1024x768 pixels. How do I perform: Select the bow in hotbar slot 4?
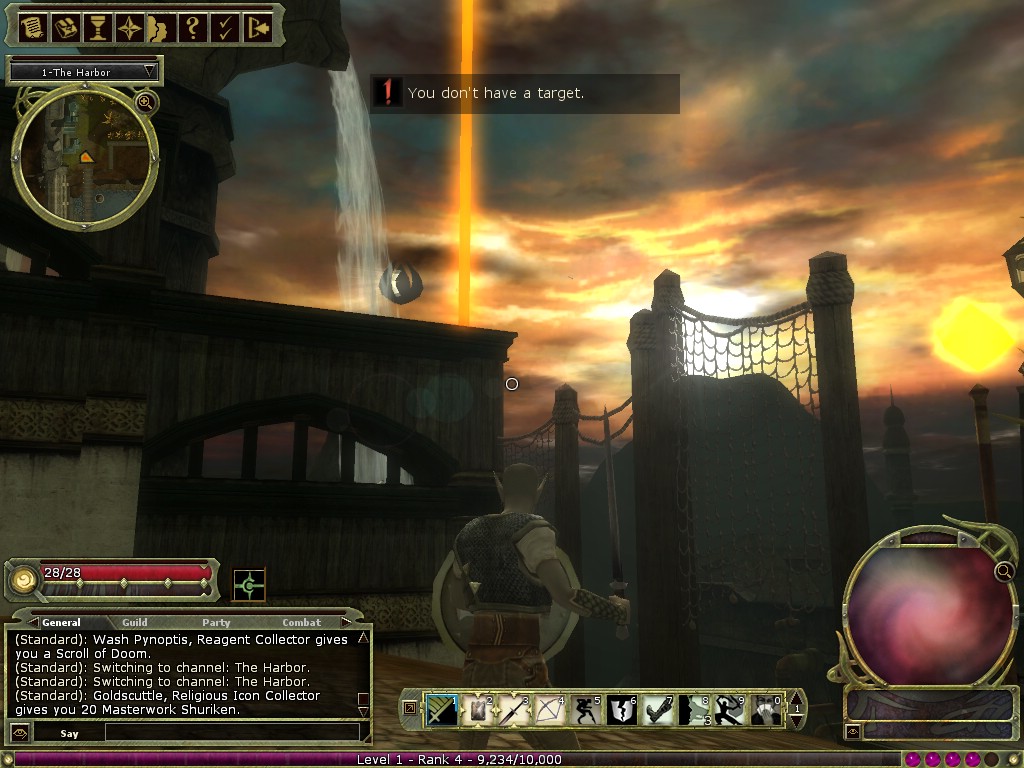pyautogui.click(x=550, y=710)
